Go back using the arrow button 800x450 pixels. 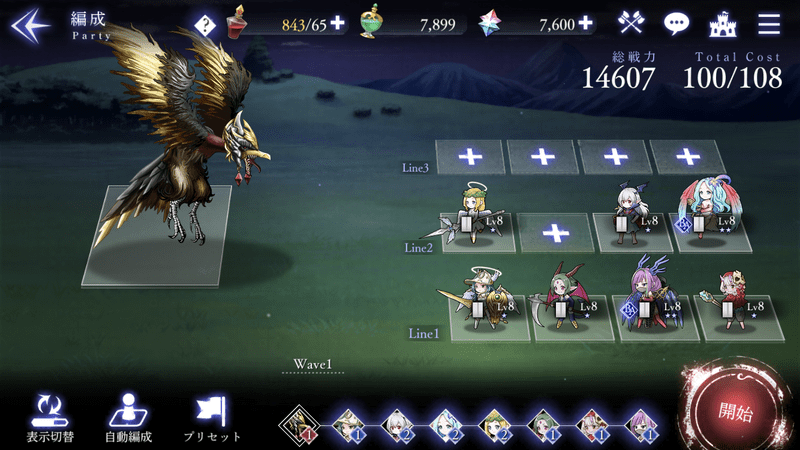point(30,23)
